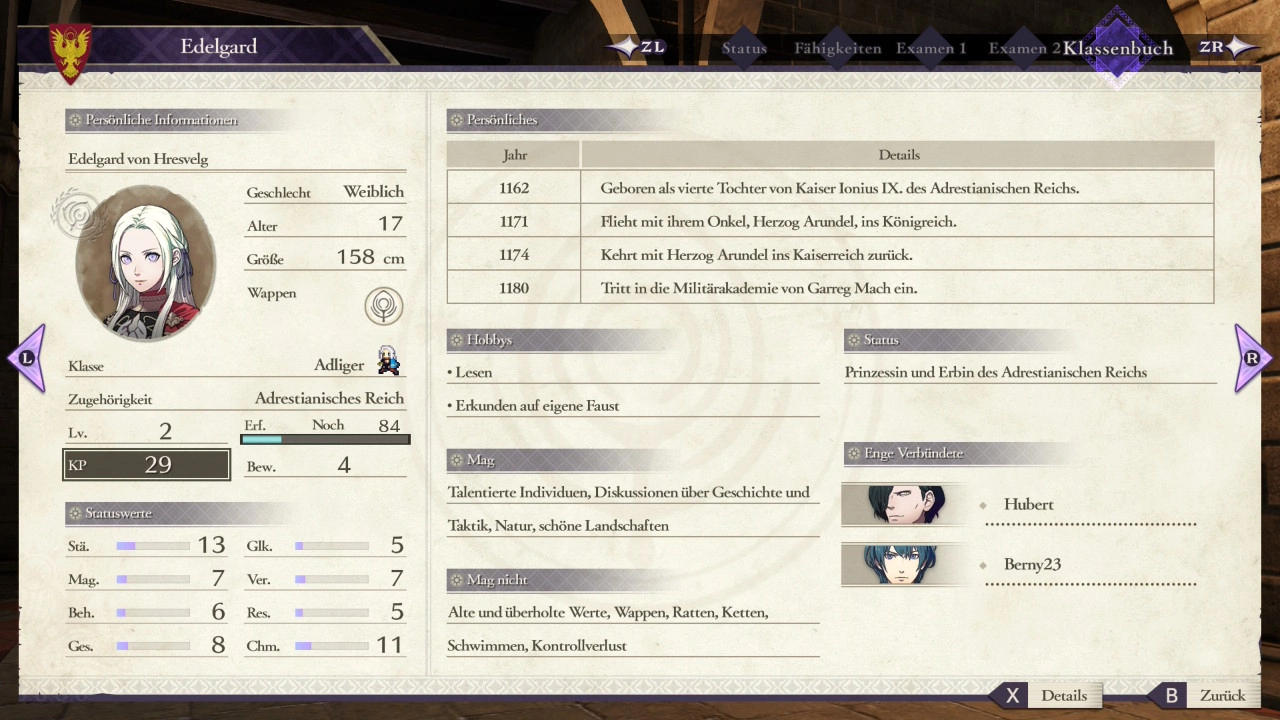Open the Details option
Image resolution: width=1280 pixels, height=720 pixels.
point(1050,696)
